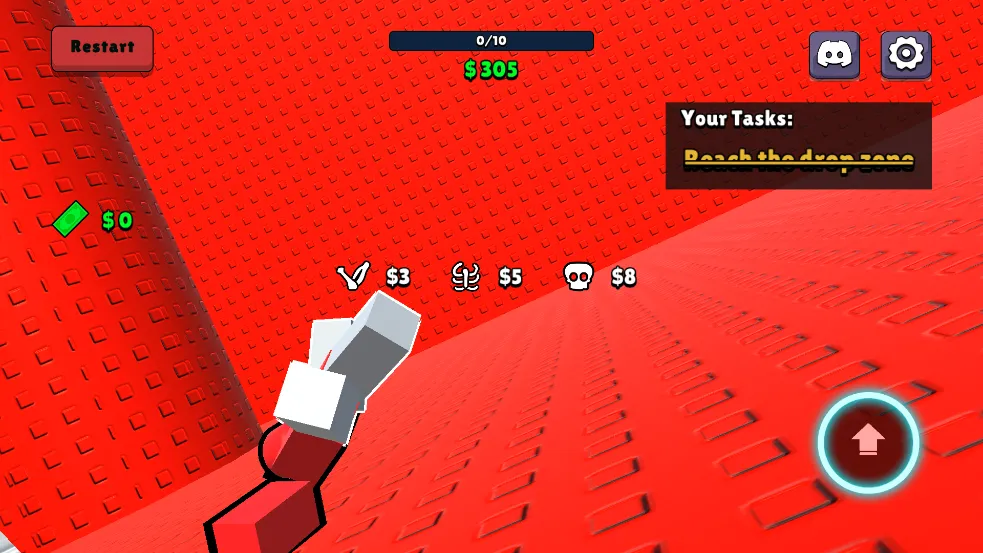Image resolution: width=983 pixels, height=553 pixels.
Task: Select the Your Tasks objective panel
Action: click(798, 146)
